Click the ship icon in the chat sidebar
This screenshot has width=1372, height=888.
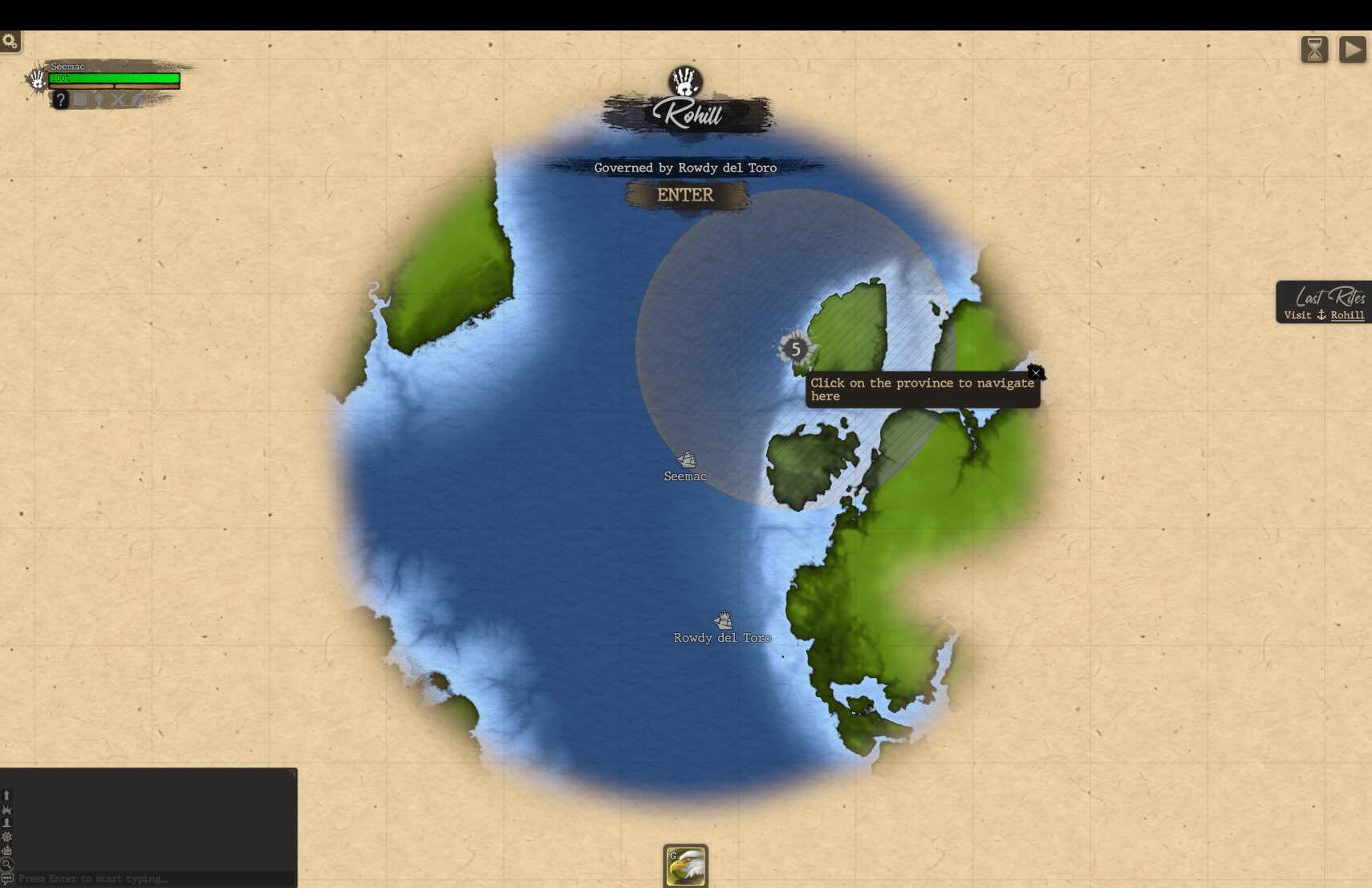[6, 850]
